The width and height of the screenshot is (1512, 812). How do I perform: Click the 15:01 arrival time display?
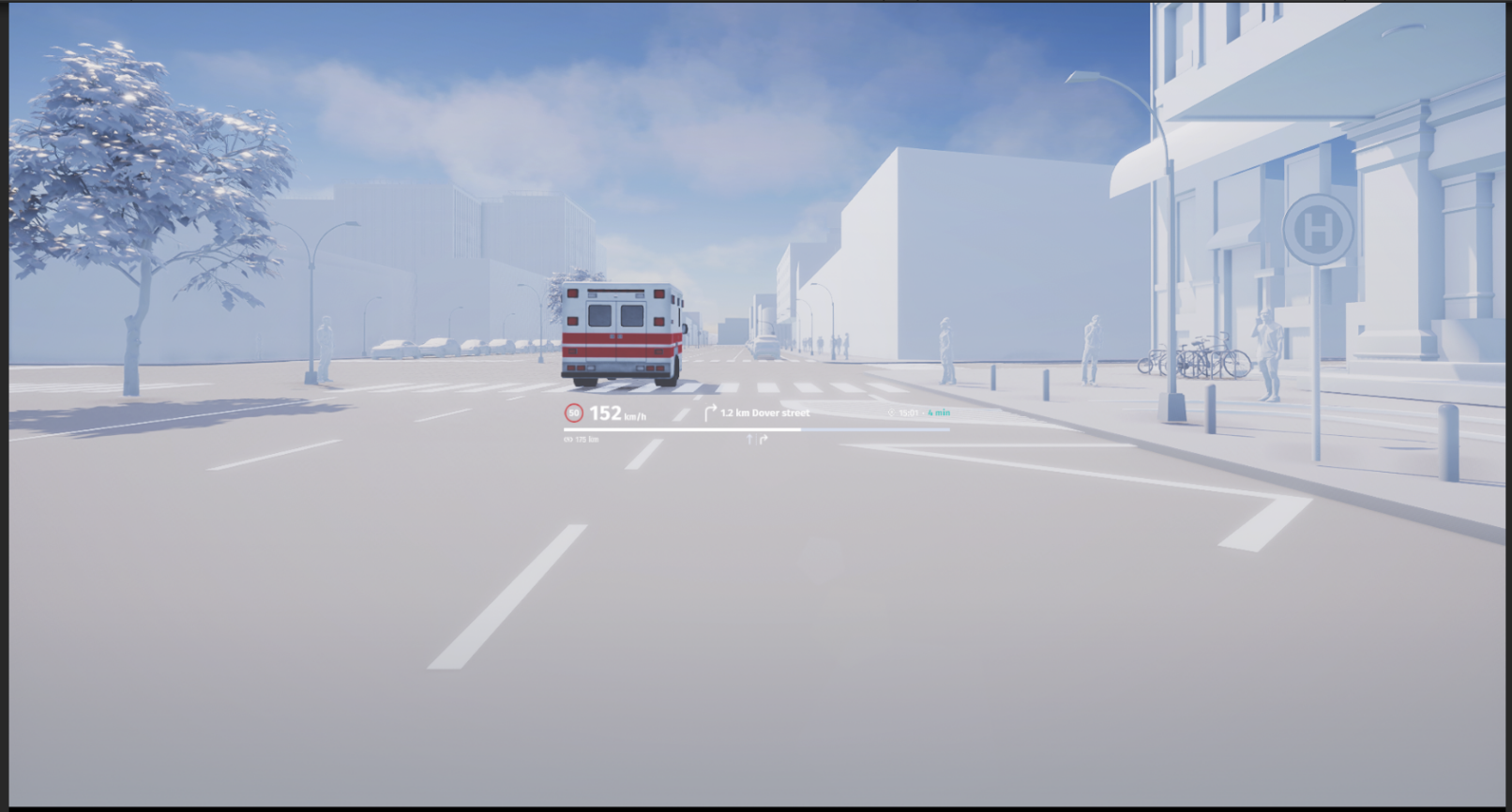tap(907, 413)
